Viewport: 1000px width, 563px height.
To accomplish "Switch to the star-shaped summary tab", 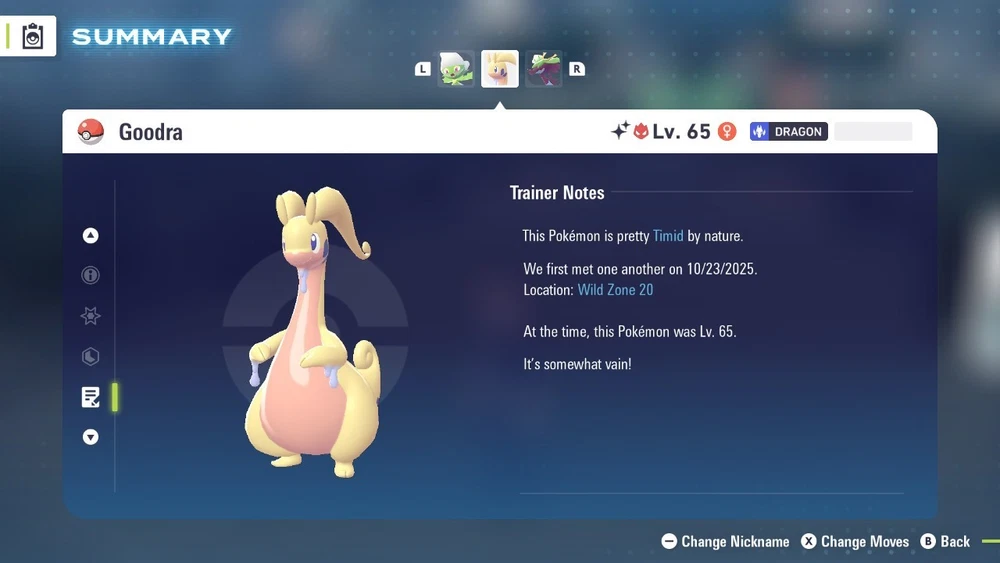I will pyautogui.click(x=91, y=316).
